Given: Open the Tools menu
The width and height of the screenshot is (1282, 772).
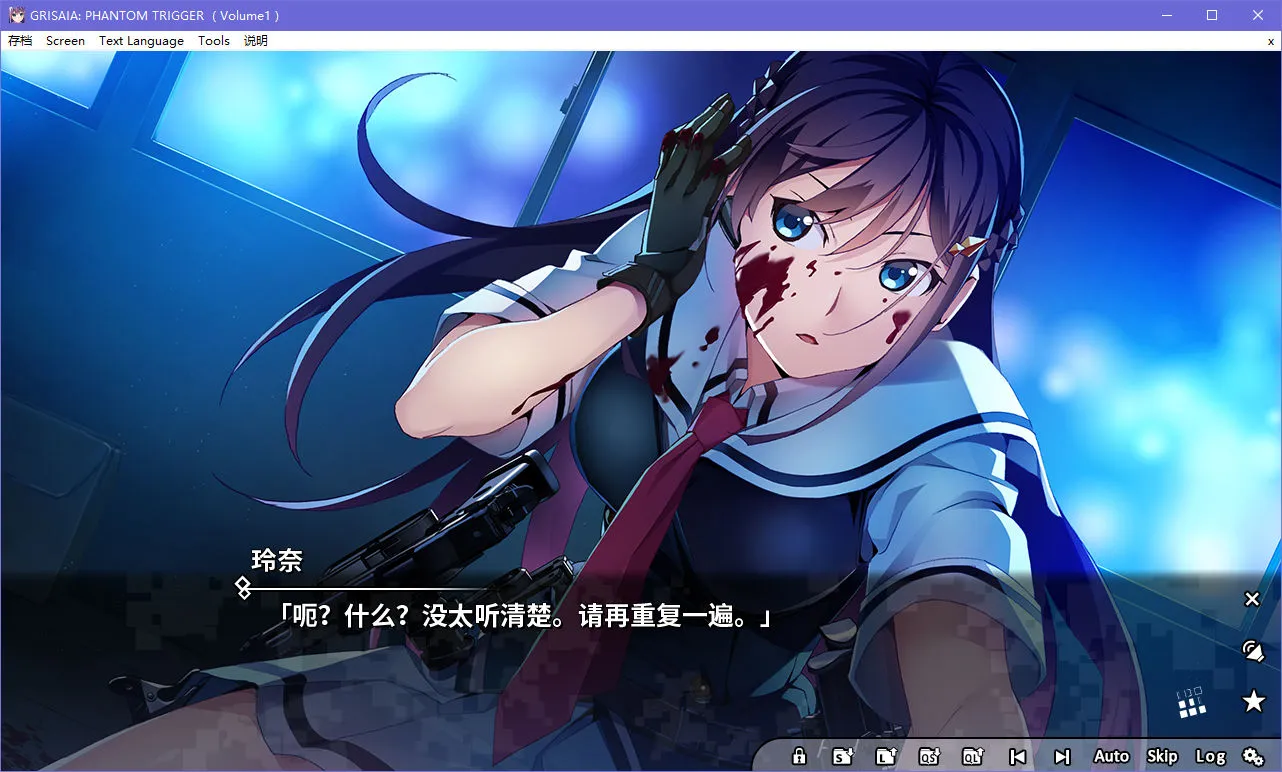Looking at the screenshot, I should click(x=213, y=41).
